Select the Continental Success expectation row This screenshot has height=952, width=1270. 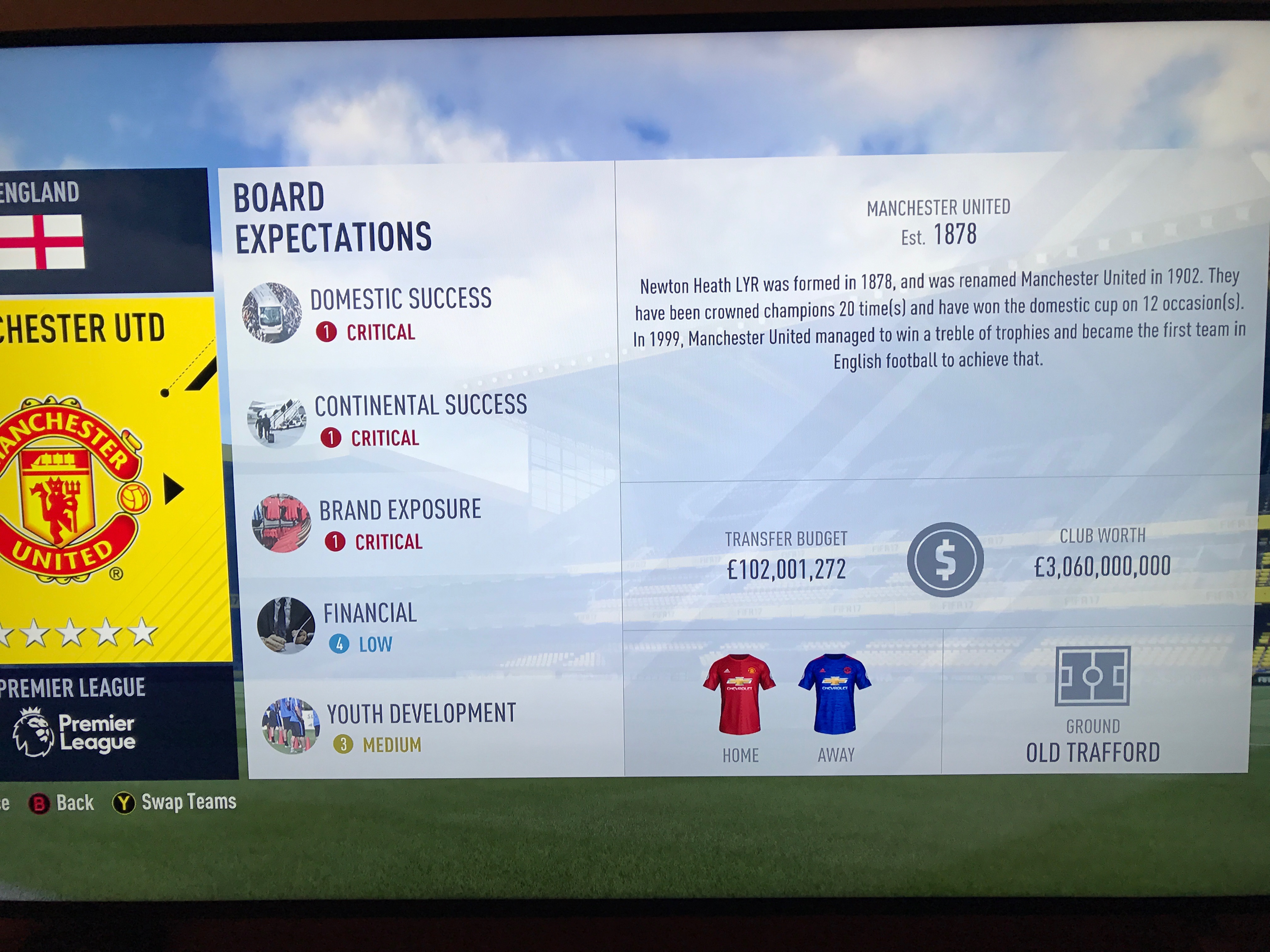[419, 420]
